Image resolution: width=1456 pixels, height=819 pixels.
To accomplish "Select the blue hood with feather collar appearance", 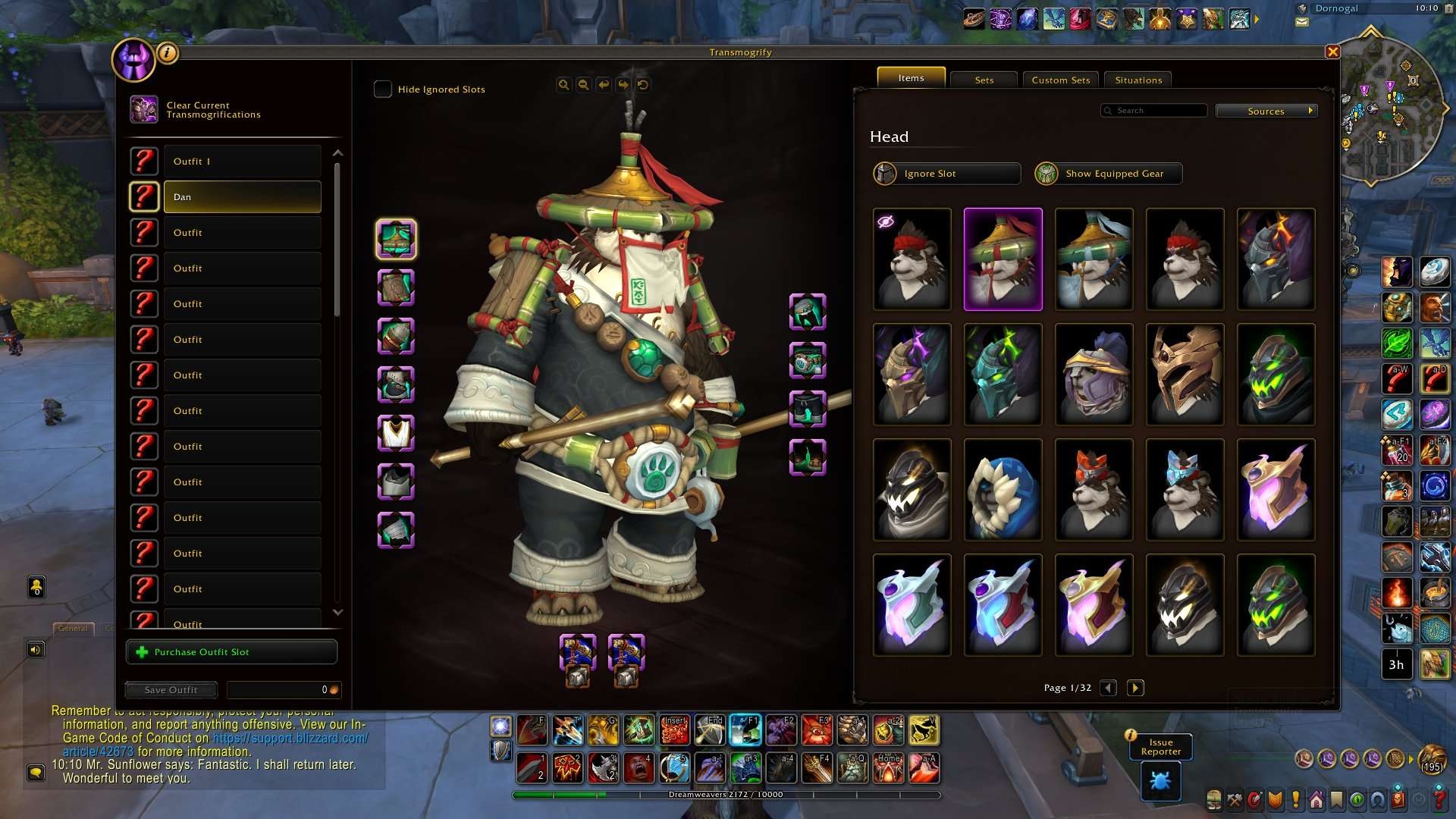I will tap(1003, 490).
